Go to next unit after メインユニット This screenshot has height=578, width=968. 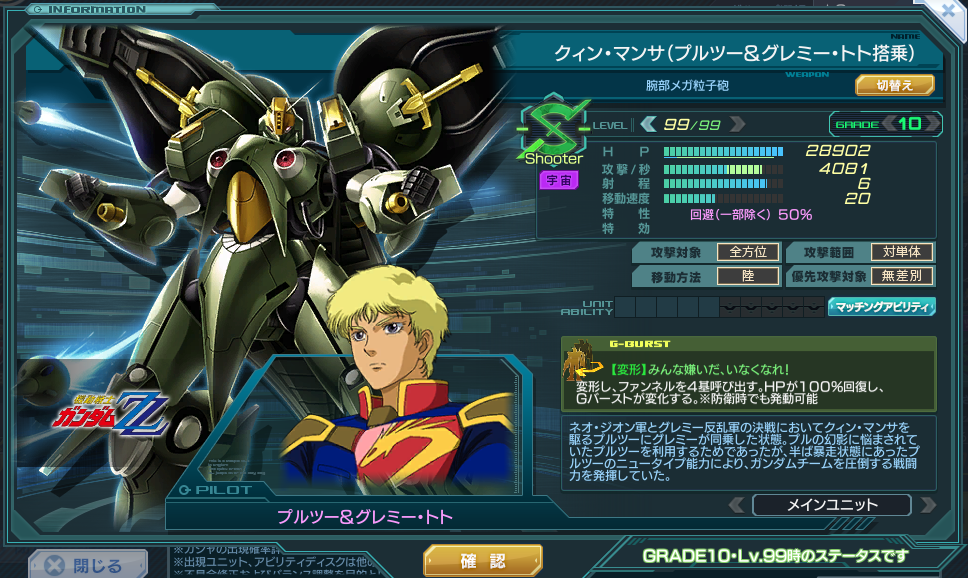coord(927,505)
